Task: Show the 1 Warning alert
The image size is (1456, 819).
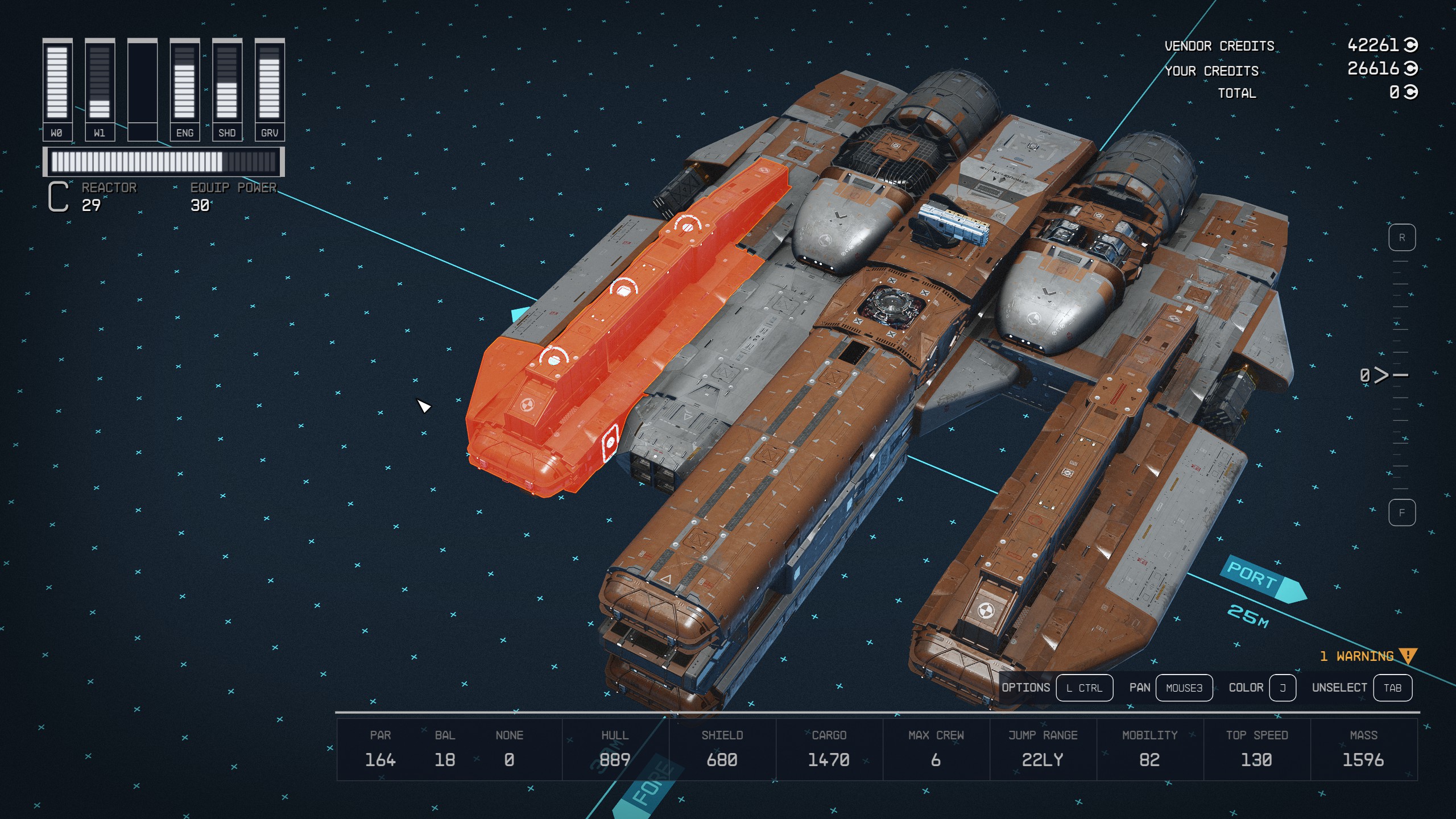Action: click(x=1367, y=656)
